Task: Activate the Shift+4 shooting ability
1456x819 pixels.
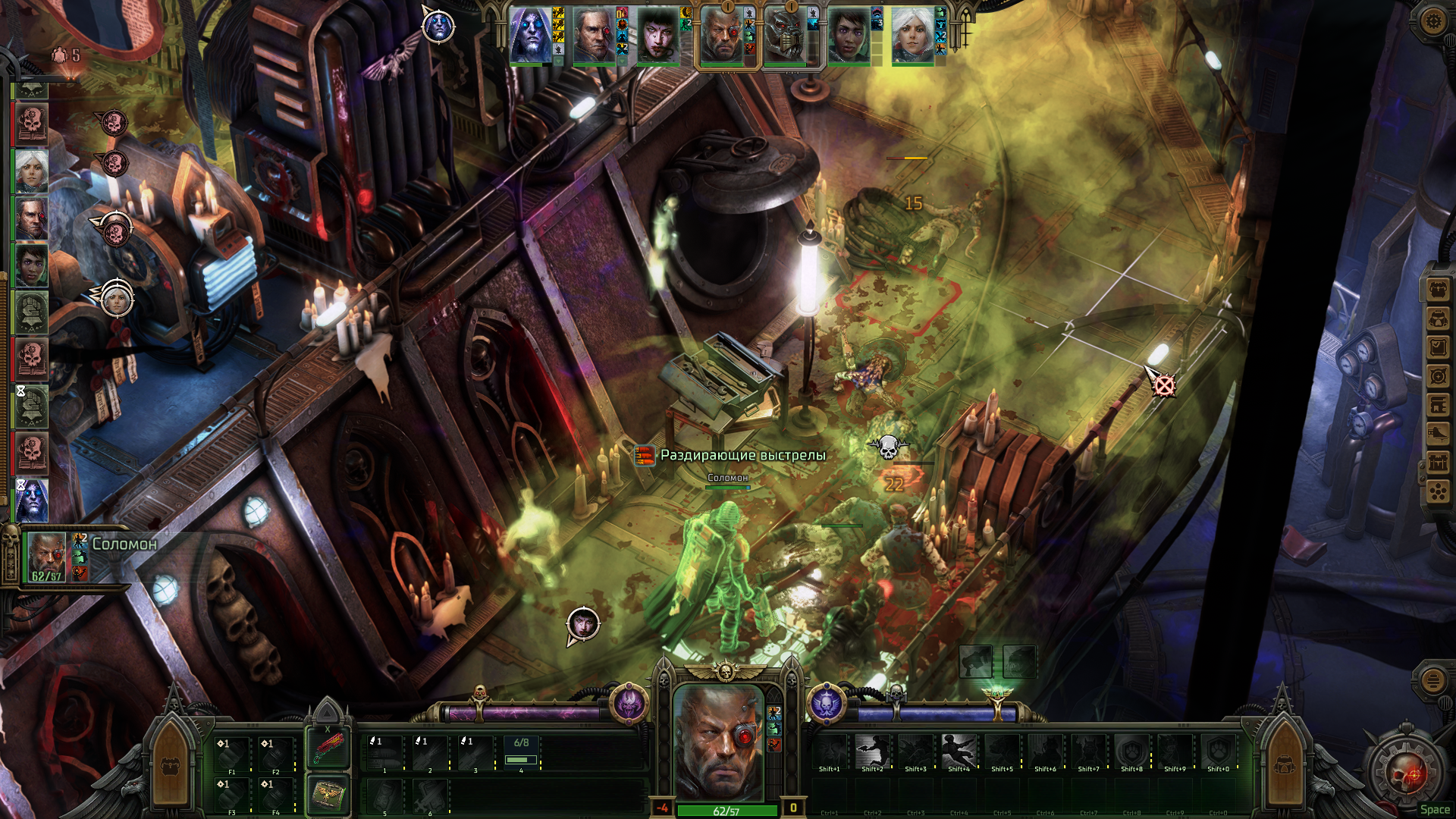Action: (959, 752)
